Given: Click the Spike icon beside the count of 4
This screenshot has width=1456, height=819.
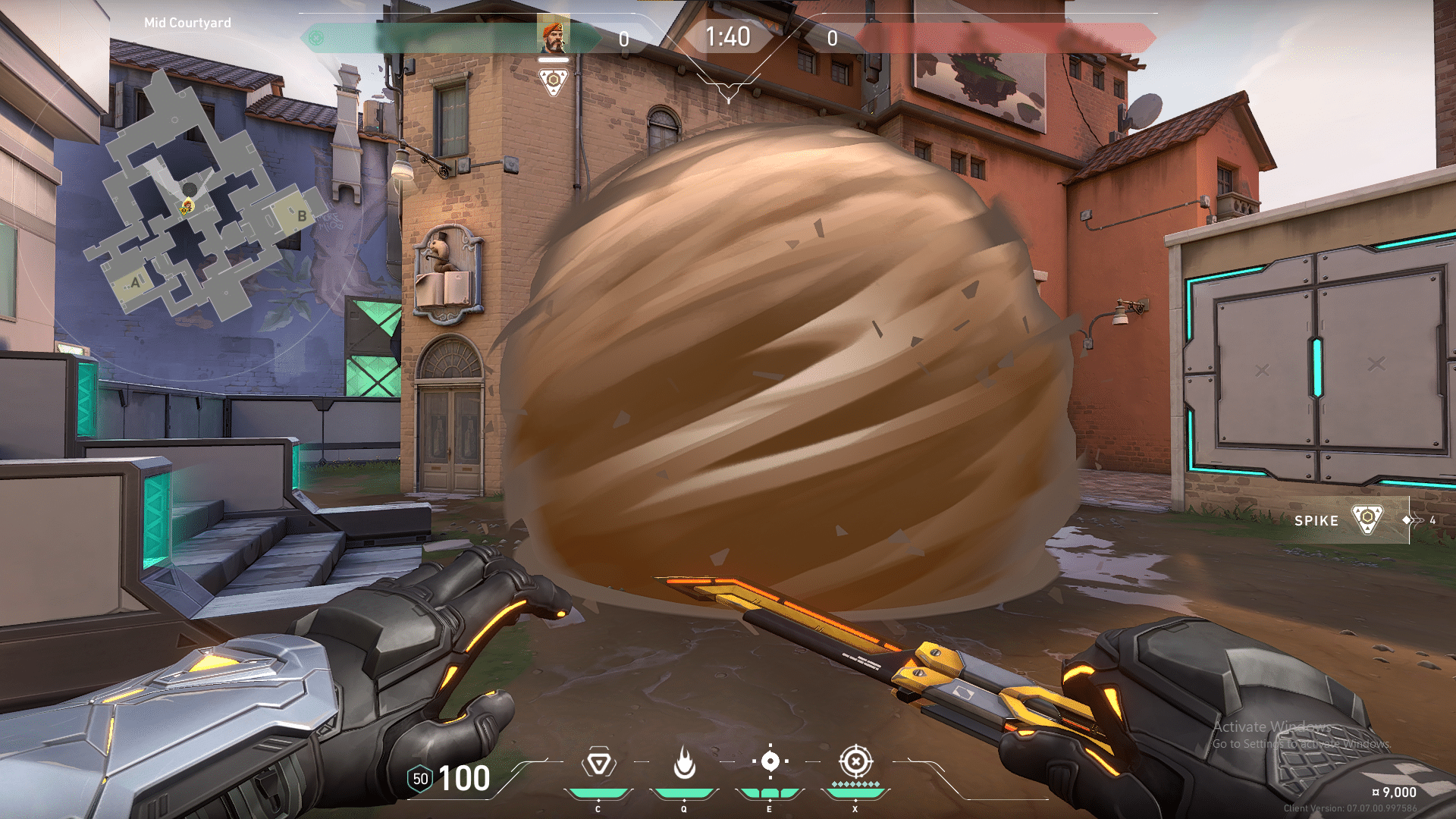Looking at the screenshot, I should [x=1369, y=520].
